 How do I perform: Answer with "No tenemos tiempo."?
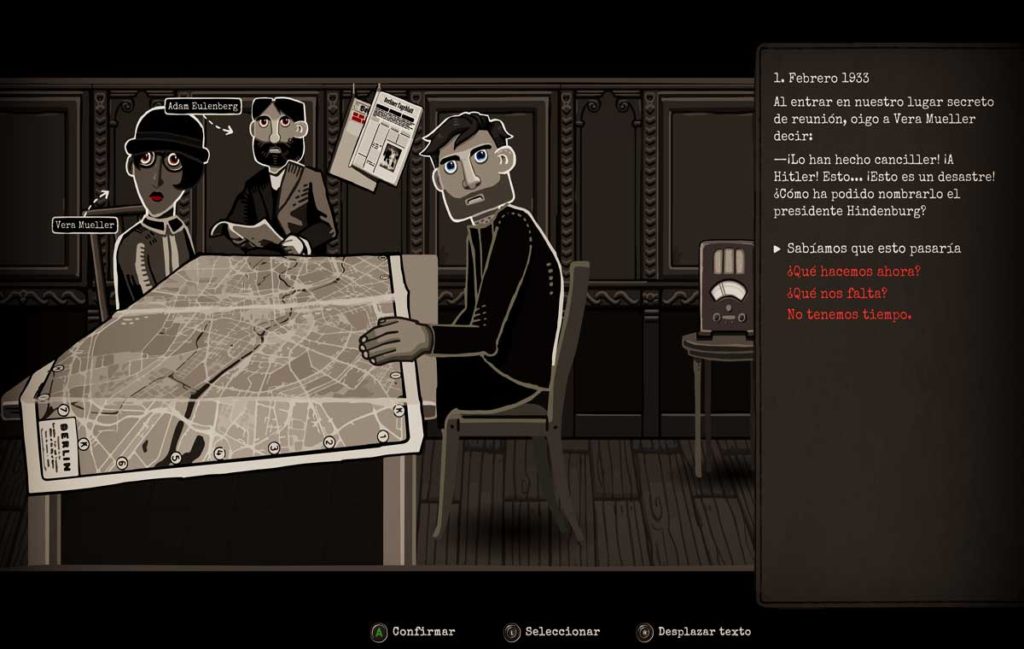tap(848, 315)
